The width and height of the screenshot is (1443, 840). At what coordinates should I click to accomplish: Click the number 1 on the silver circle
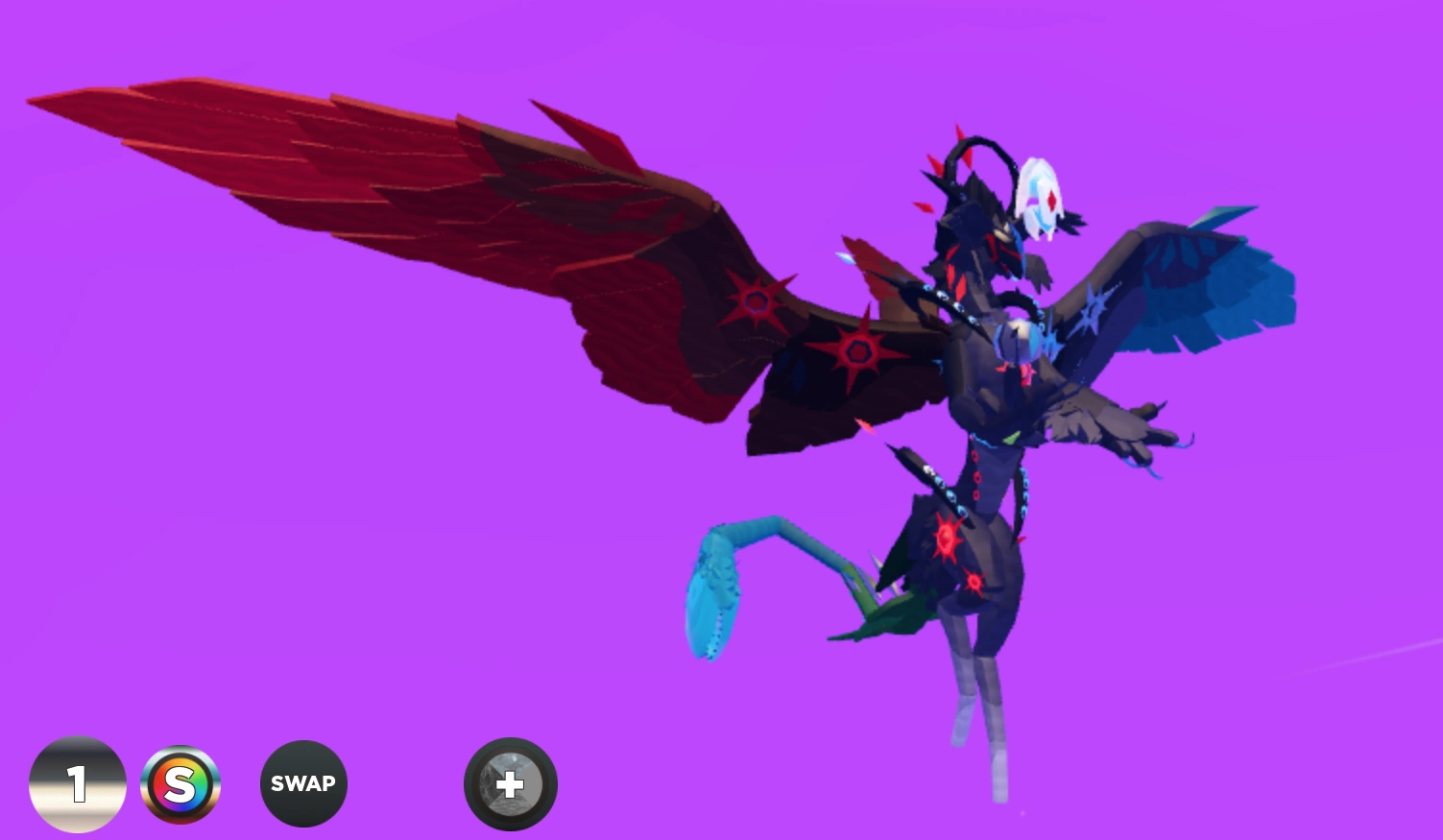[77, 783]
